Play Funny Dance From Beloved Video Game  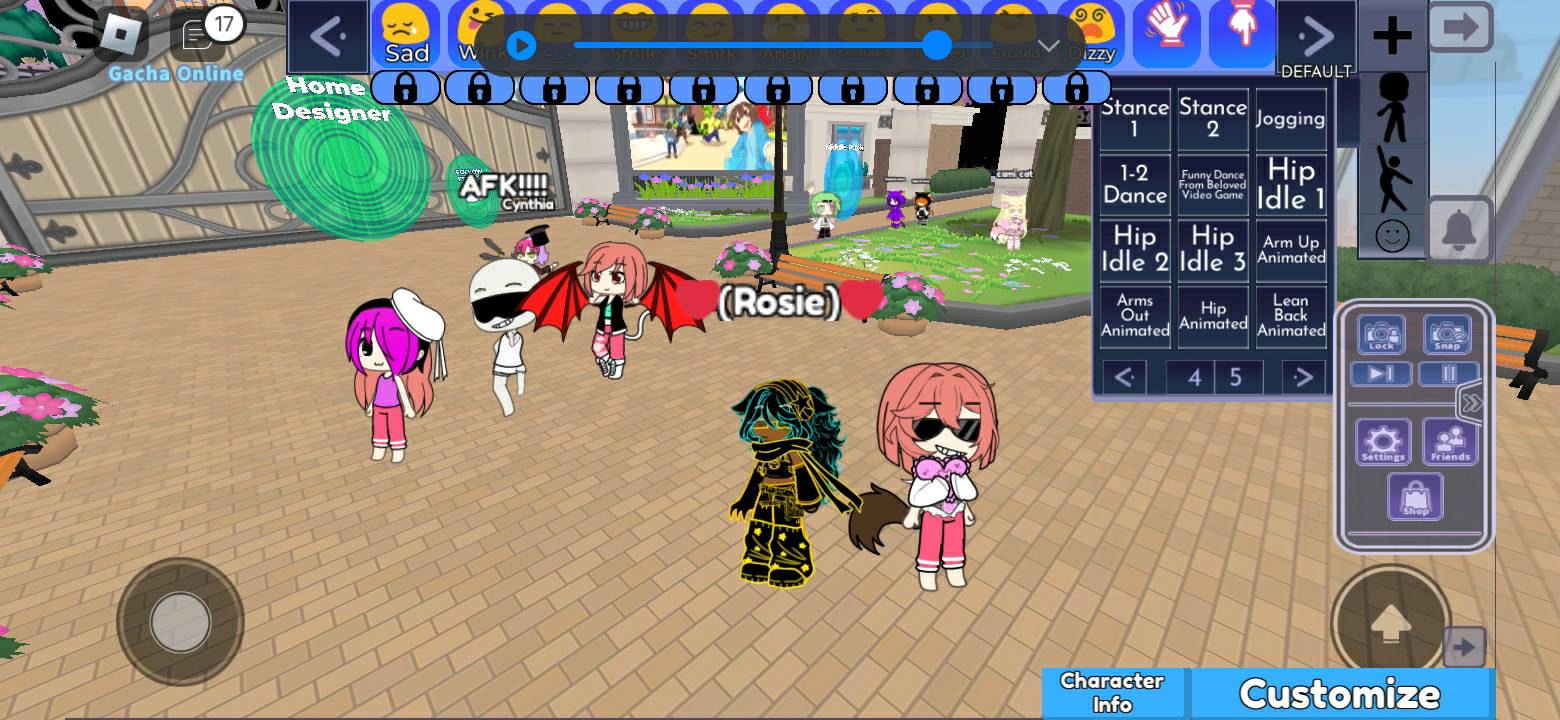pos(1212,185)
